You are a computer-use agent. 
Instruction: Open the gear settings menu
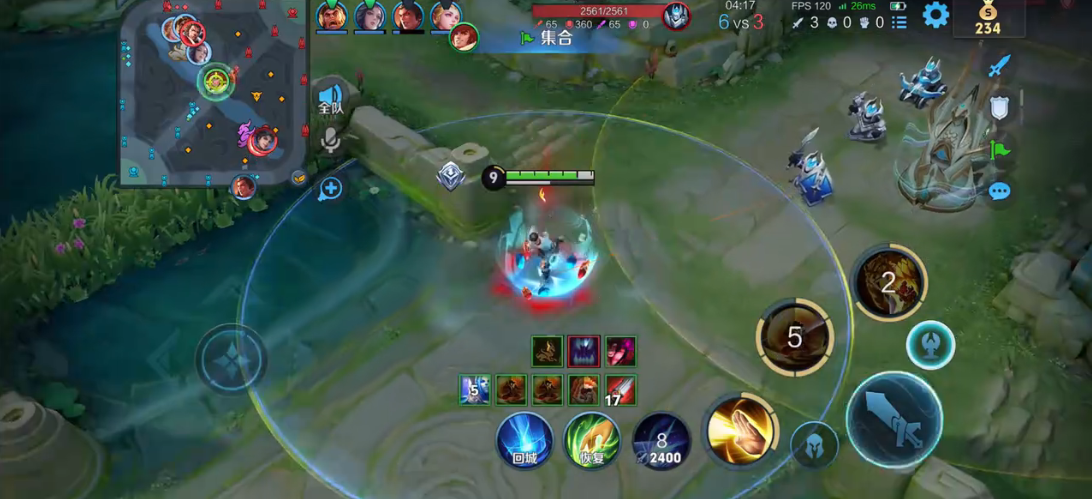click(935, 15)
